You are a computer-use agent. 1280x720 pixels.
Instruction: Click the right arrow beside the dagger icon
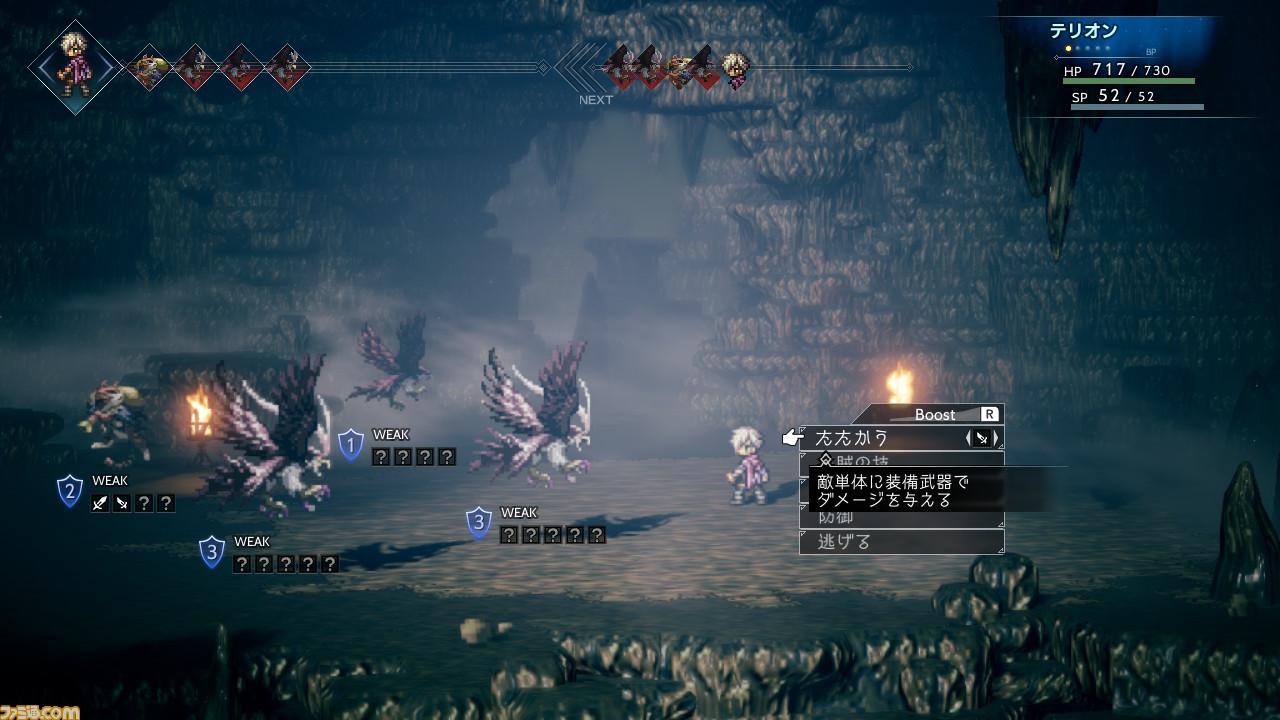(x=995, y=438)
